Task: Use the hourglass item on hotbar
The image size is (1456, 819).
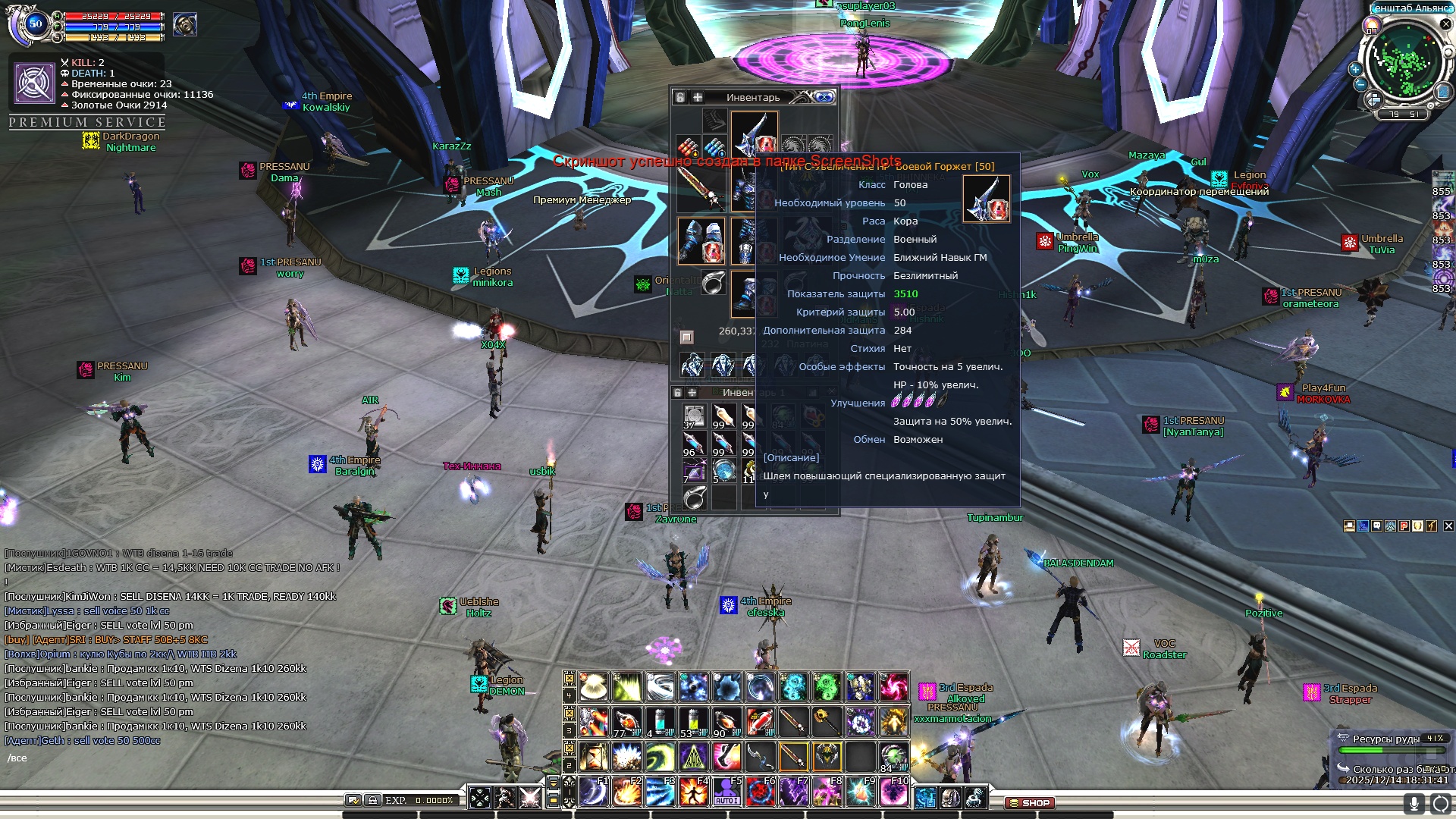Action: click(594, 756)
